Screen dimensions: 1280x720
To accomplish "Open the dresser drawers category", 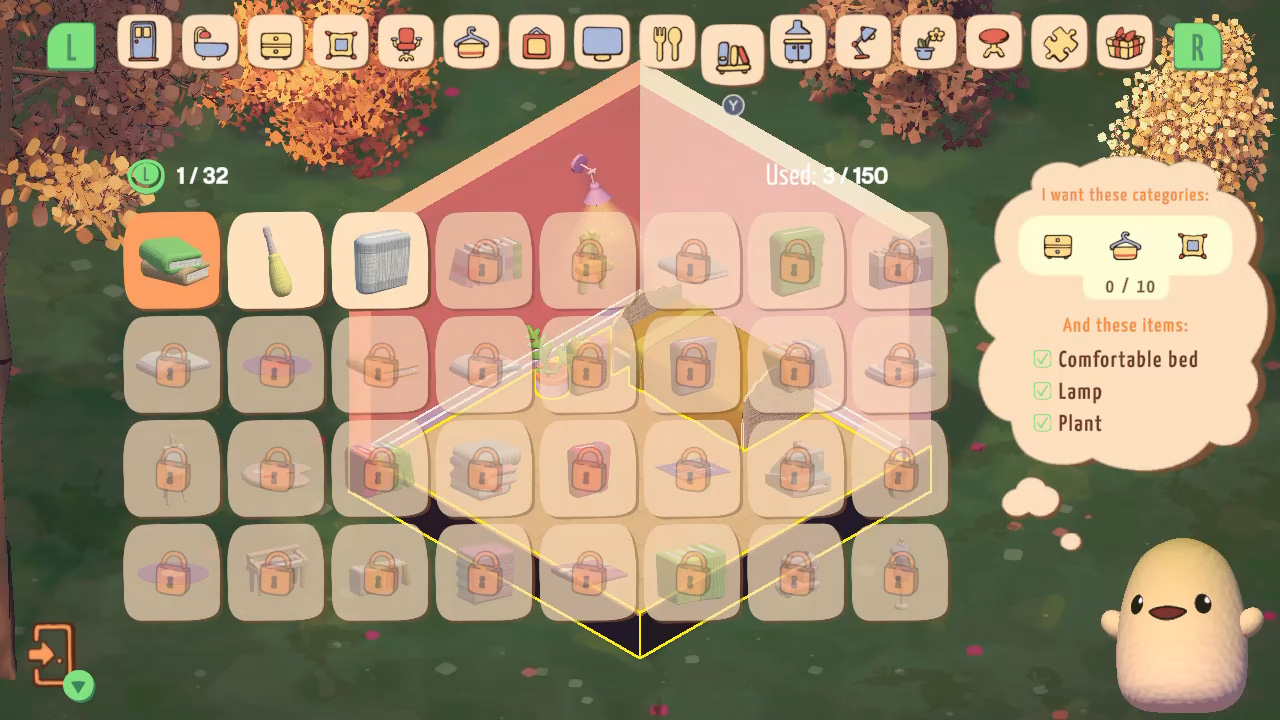I will click(275, 44).
